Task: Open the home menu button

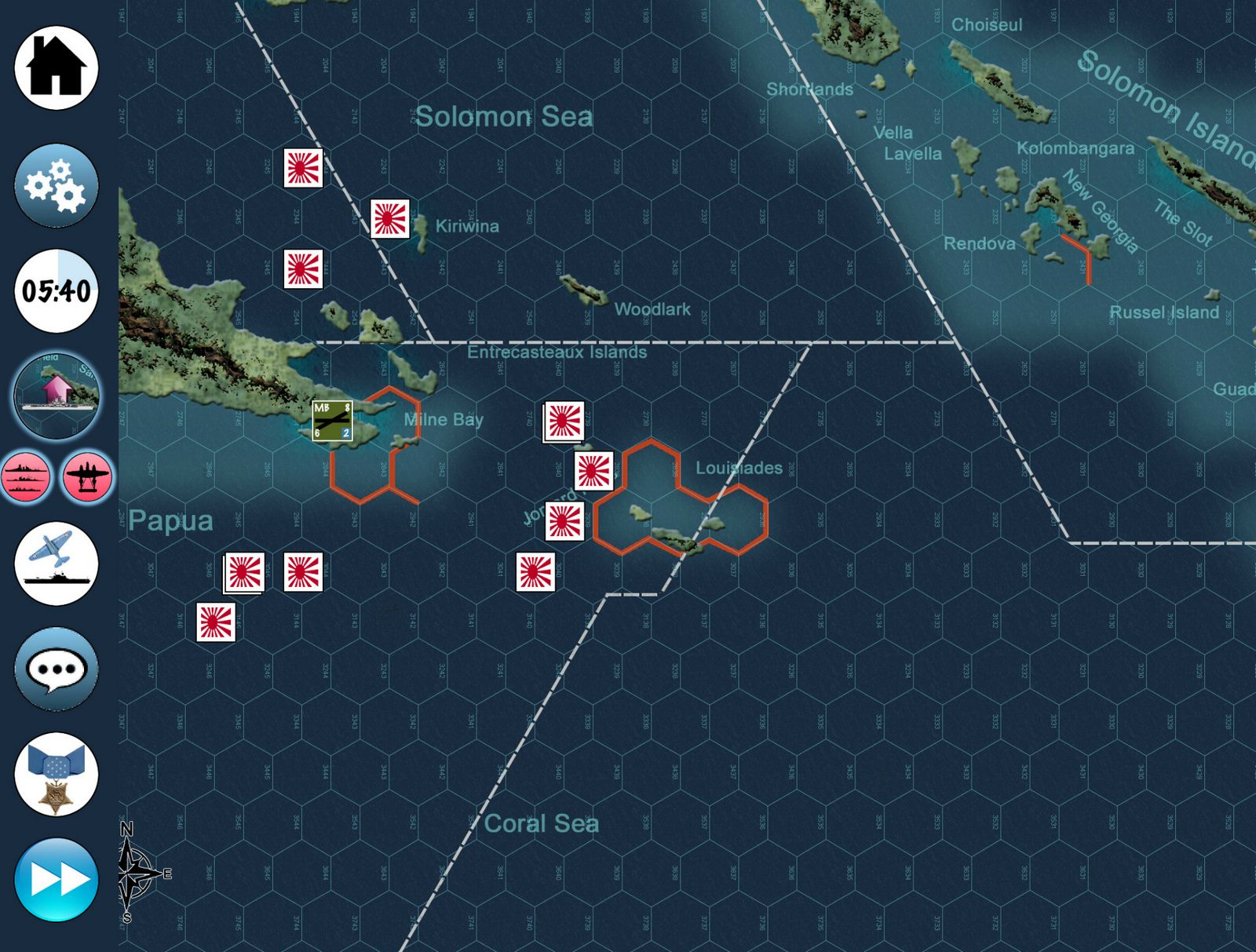Action: [x=56, y=67]
